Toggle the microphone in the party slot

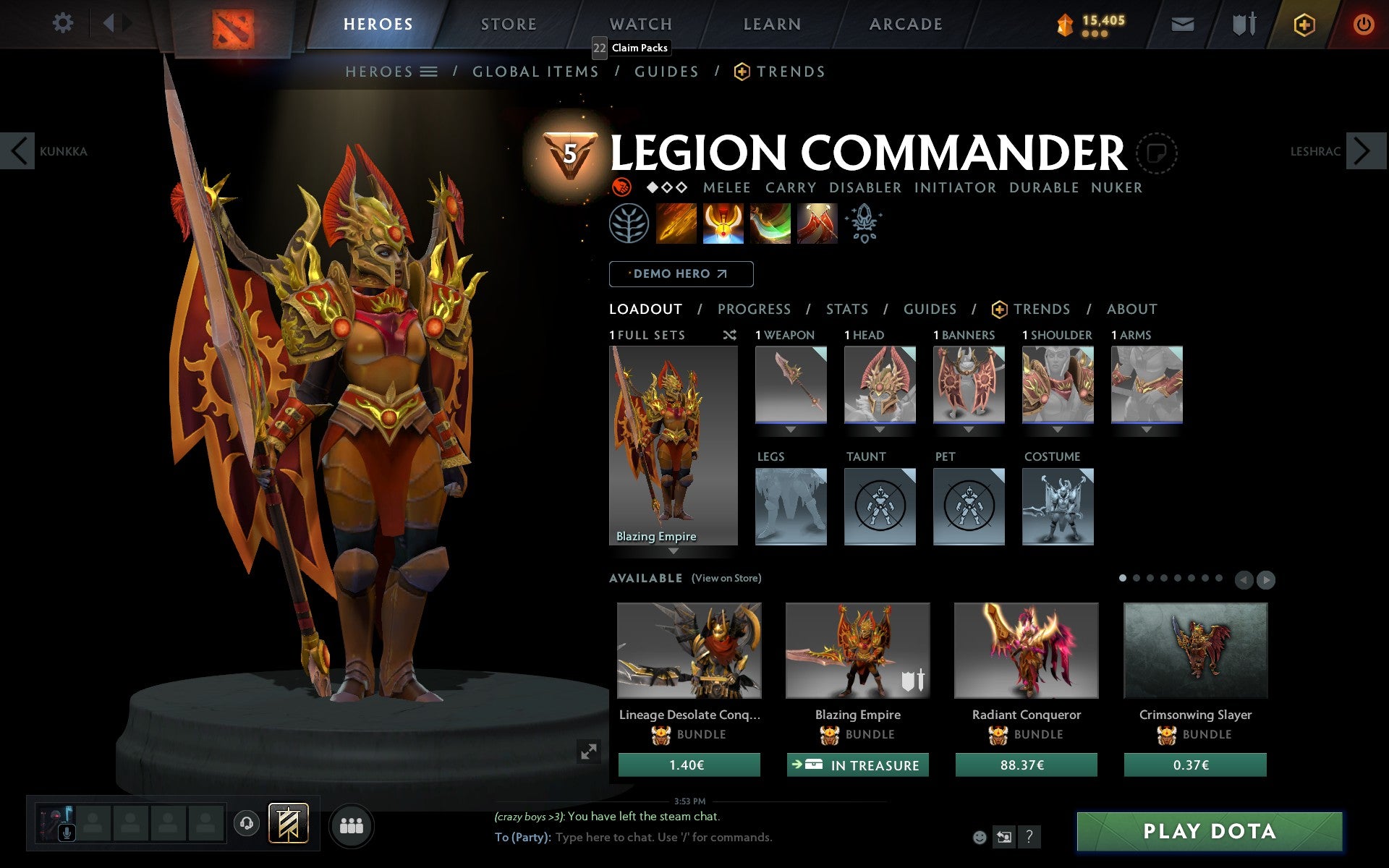68,830
